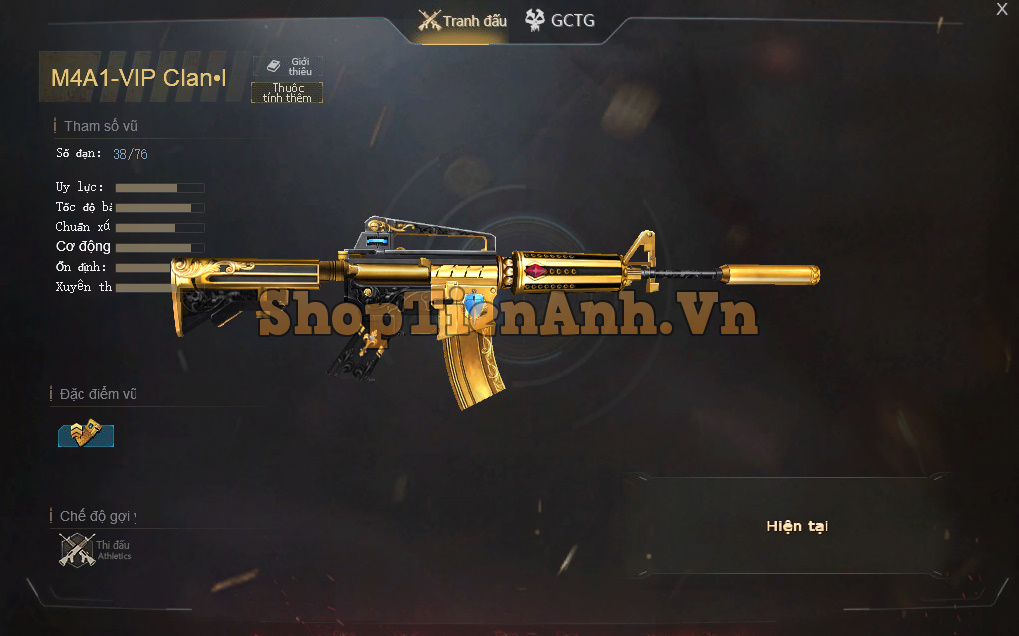The height and width of the screenshot is (636, 1019).
Task: Open the Giới thiệu introduction book
Action: coord(290,66)
